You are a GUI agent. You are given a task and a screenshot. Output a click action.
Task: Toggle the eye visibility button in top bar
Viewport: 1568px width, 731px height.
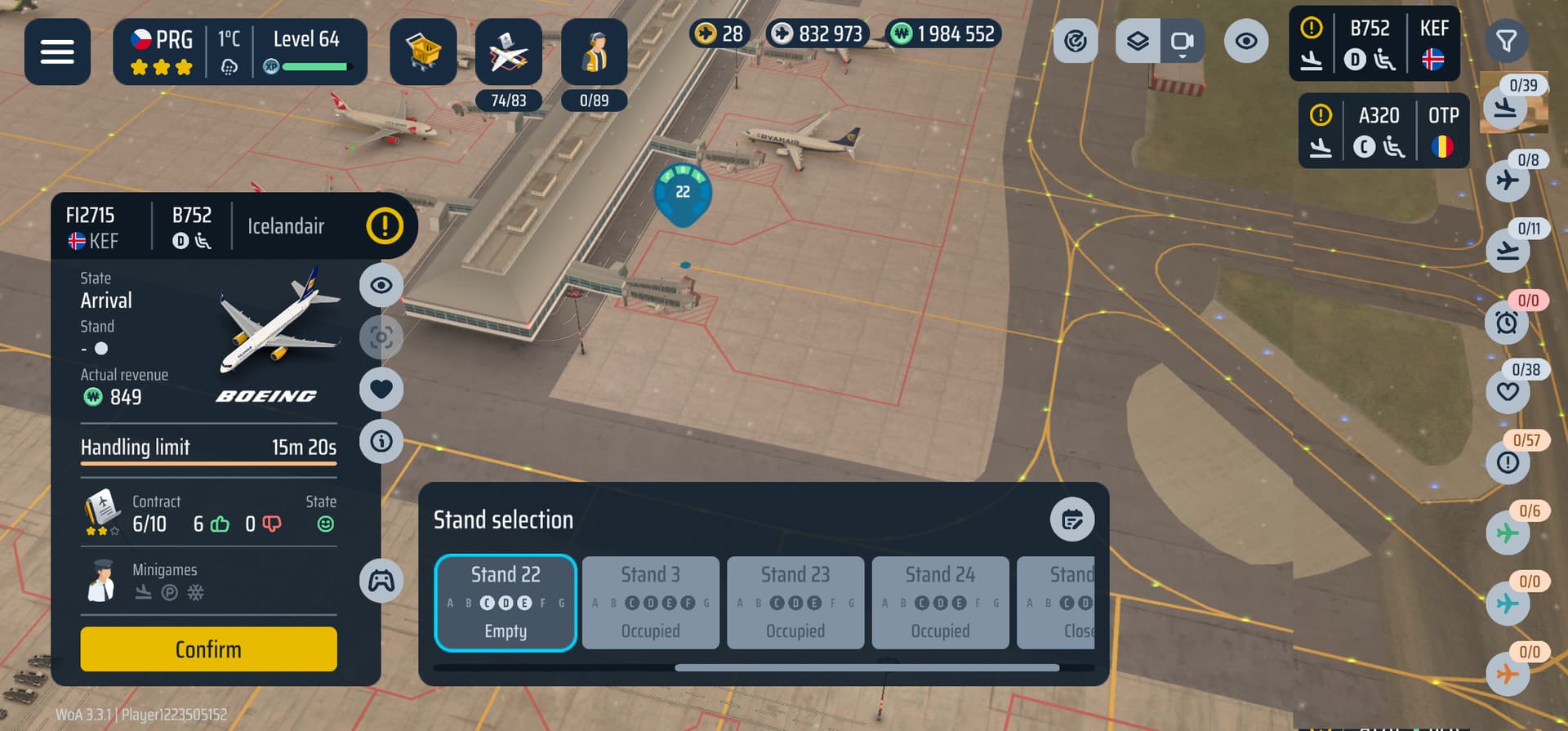[1245, 41]
